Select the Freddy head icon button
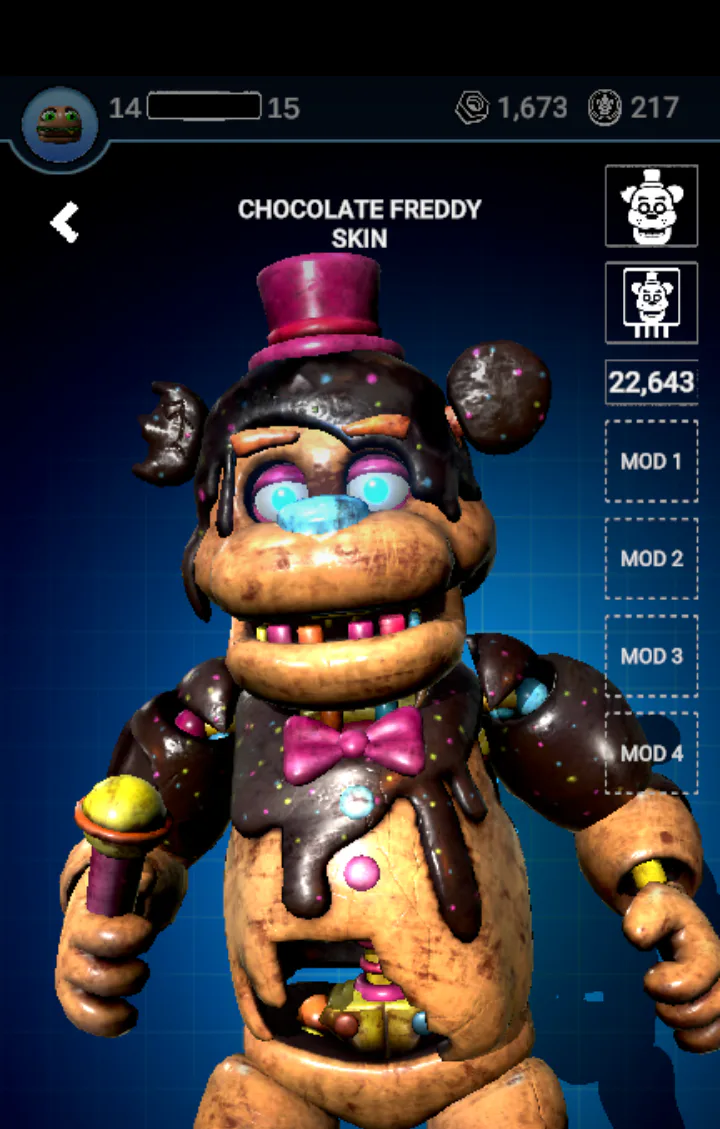The width and height of the screenshot is (720, 1129). (x=651, y=206)
